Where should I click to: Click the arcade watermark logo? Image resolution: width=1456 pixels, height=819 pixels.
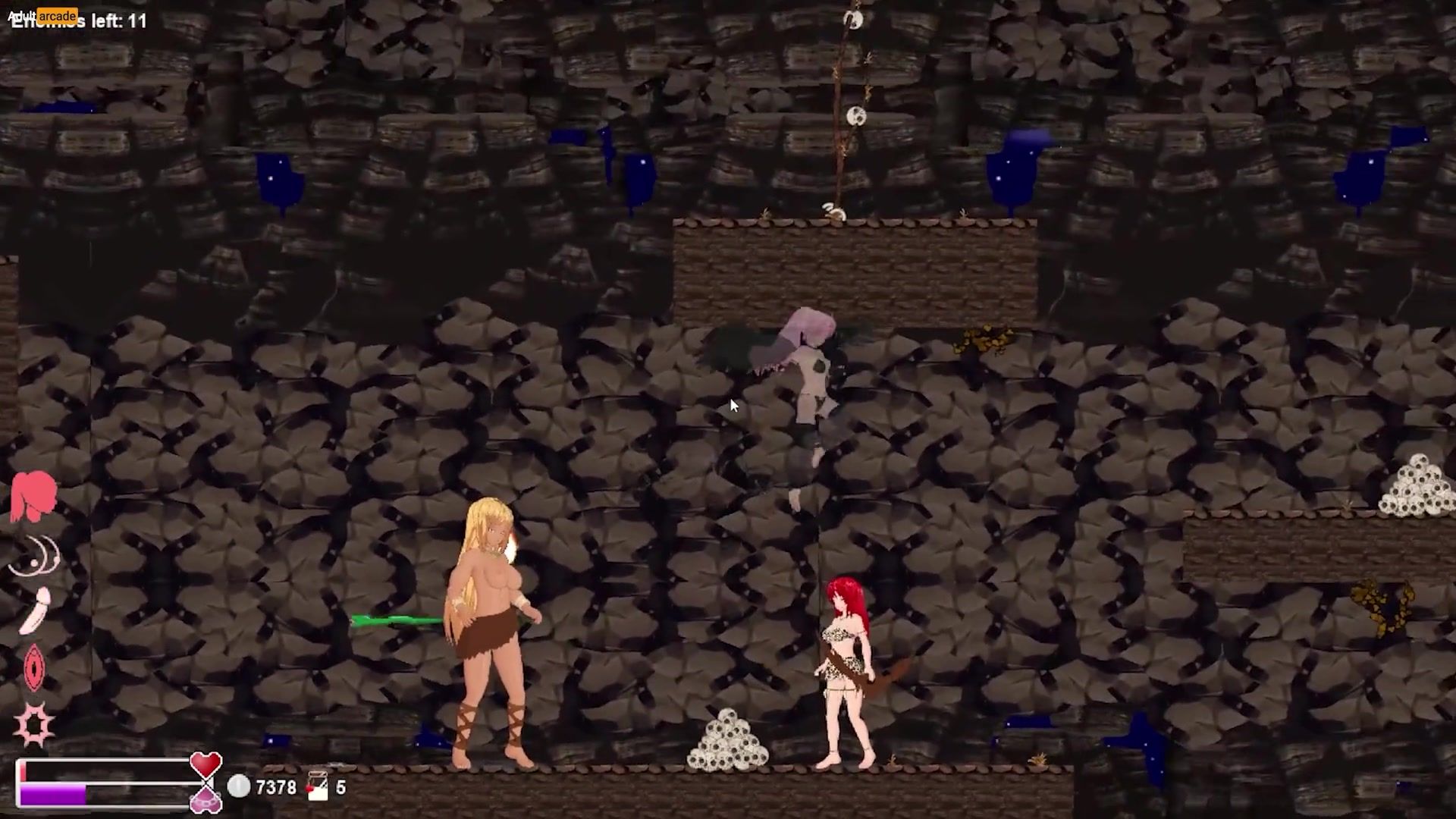click(44, 15)
